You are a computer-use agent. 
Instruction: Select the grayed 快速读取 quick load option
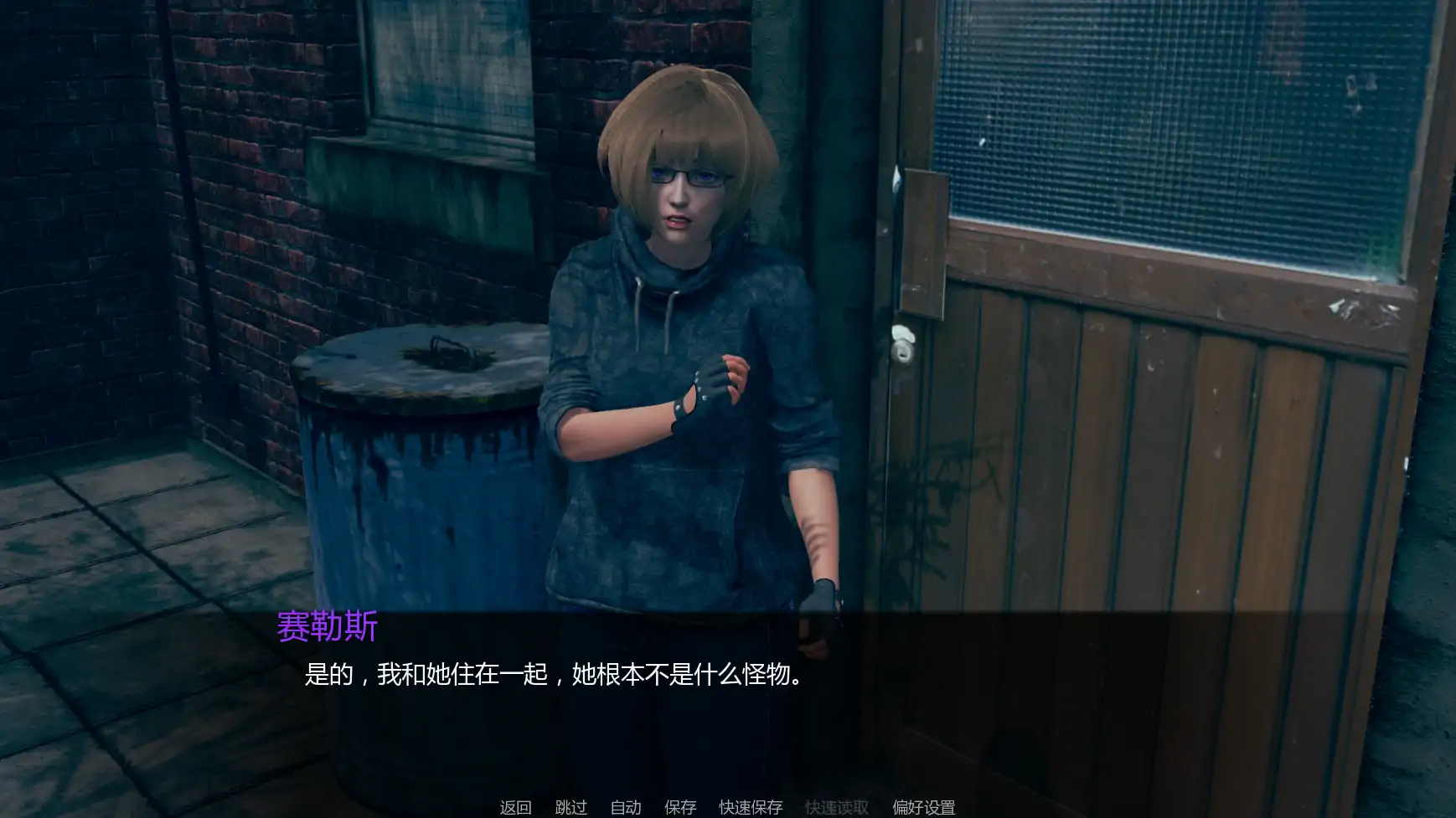point(837,808)
